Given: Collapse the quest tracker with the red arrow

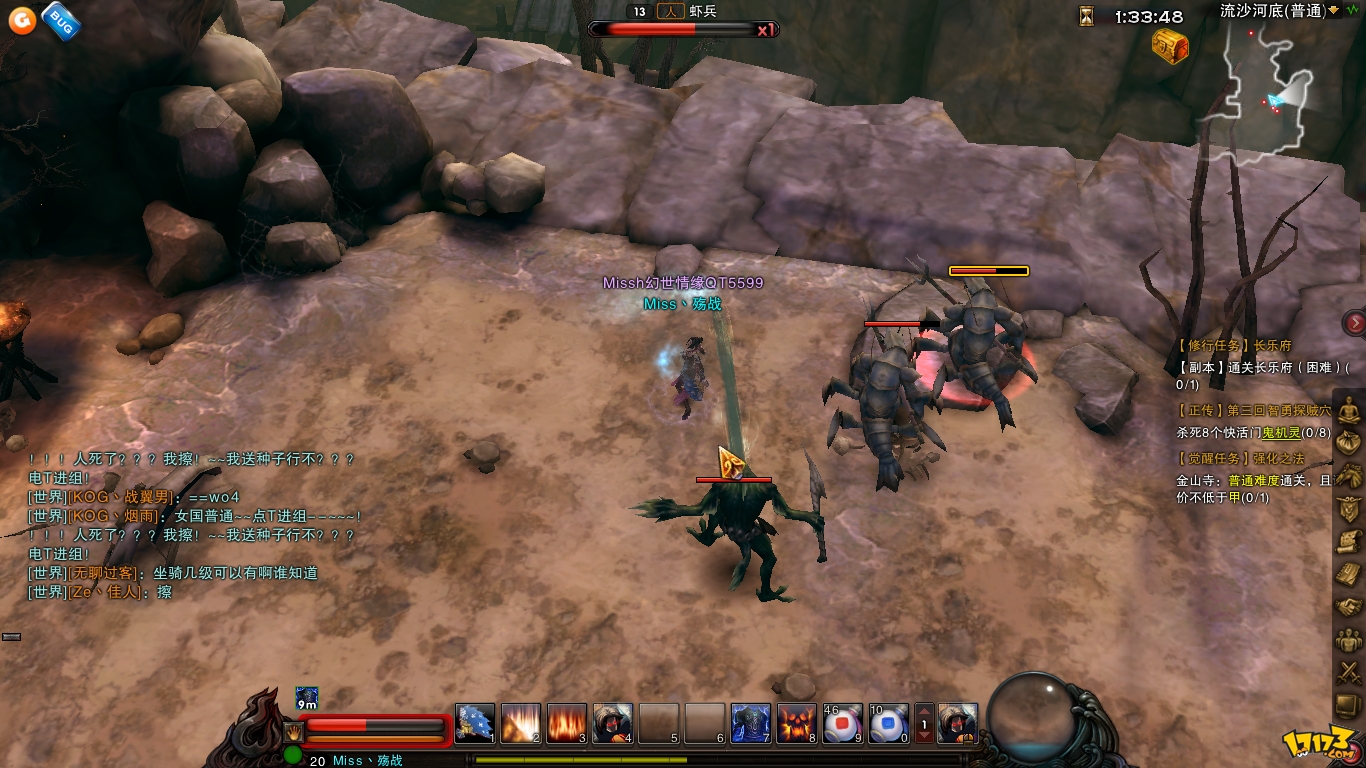Looking at the screenshot, I should click(x=1355, y=322).
